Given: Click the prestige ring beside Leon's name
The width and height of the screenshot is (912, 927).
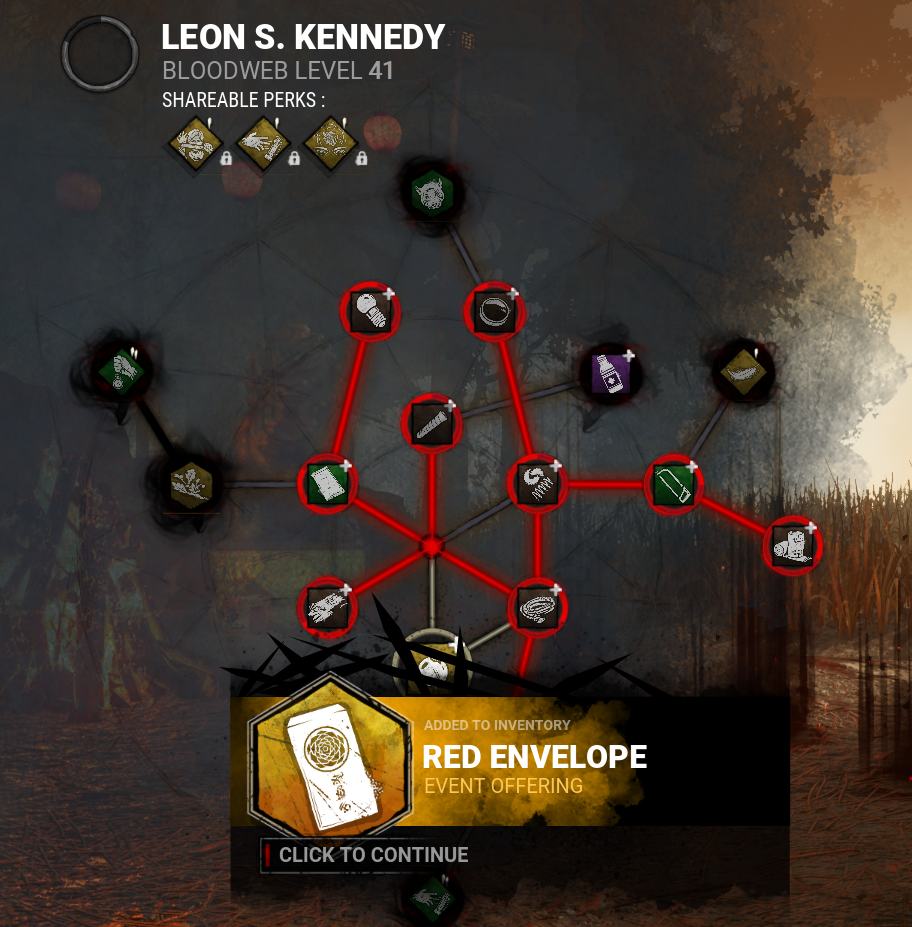Looking at the screenshot, I should tap(100, 53).
